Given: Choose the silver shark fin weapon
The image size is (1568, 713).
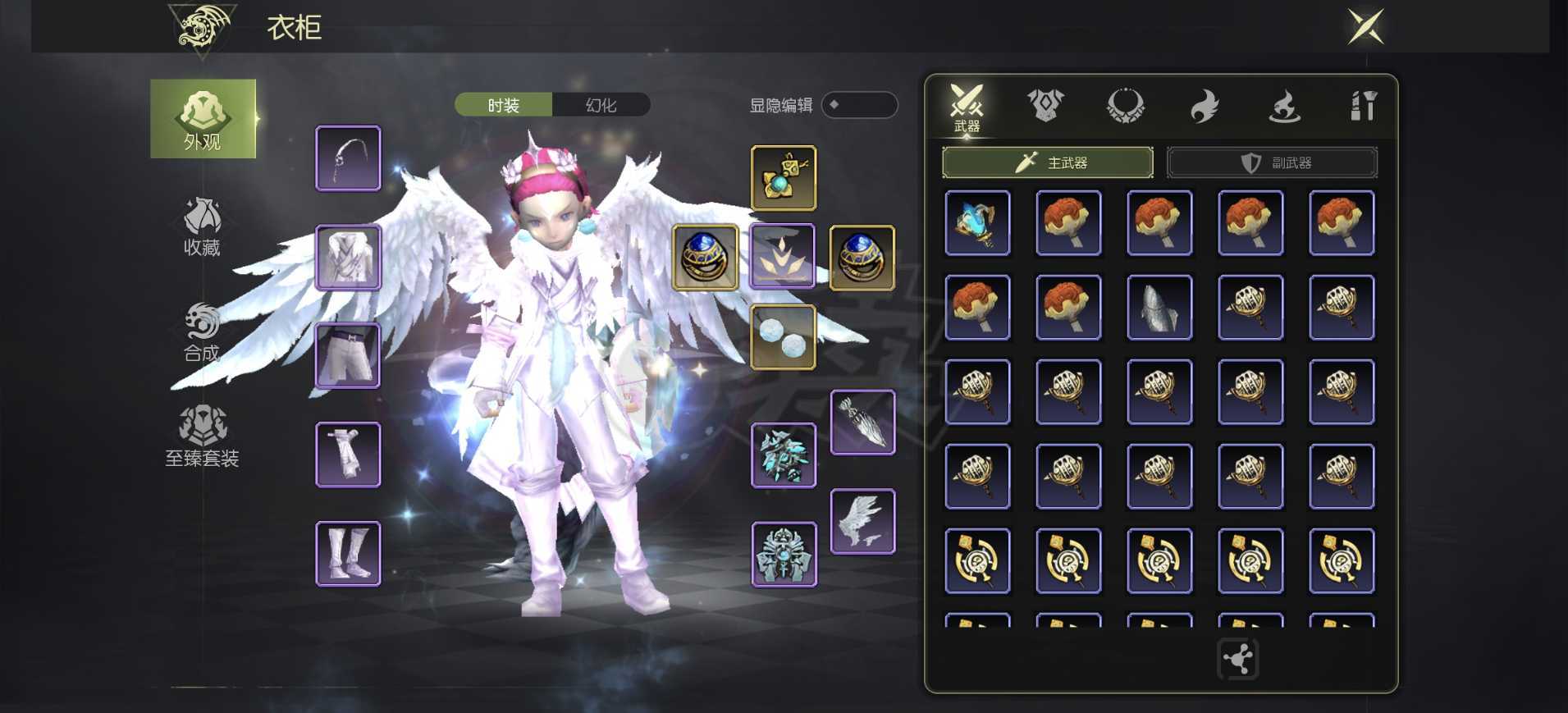Looking at the screenshot, I should (x=1159, y=308).
